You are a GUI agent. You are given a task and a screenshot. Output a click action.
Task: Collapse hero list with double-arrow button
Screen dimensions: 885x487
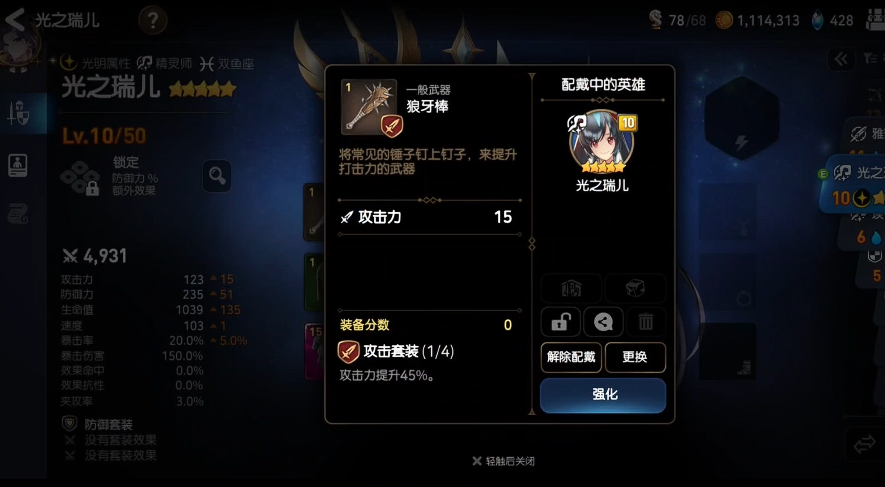(843, 59)
